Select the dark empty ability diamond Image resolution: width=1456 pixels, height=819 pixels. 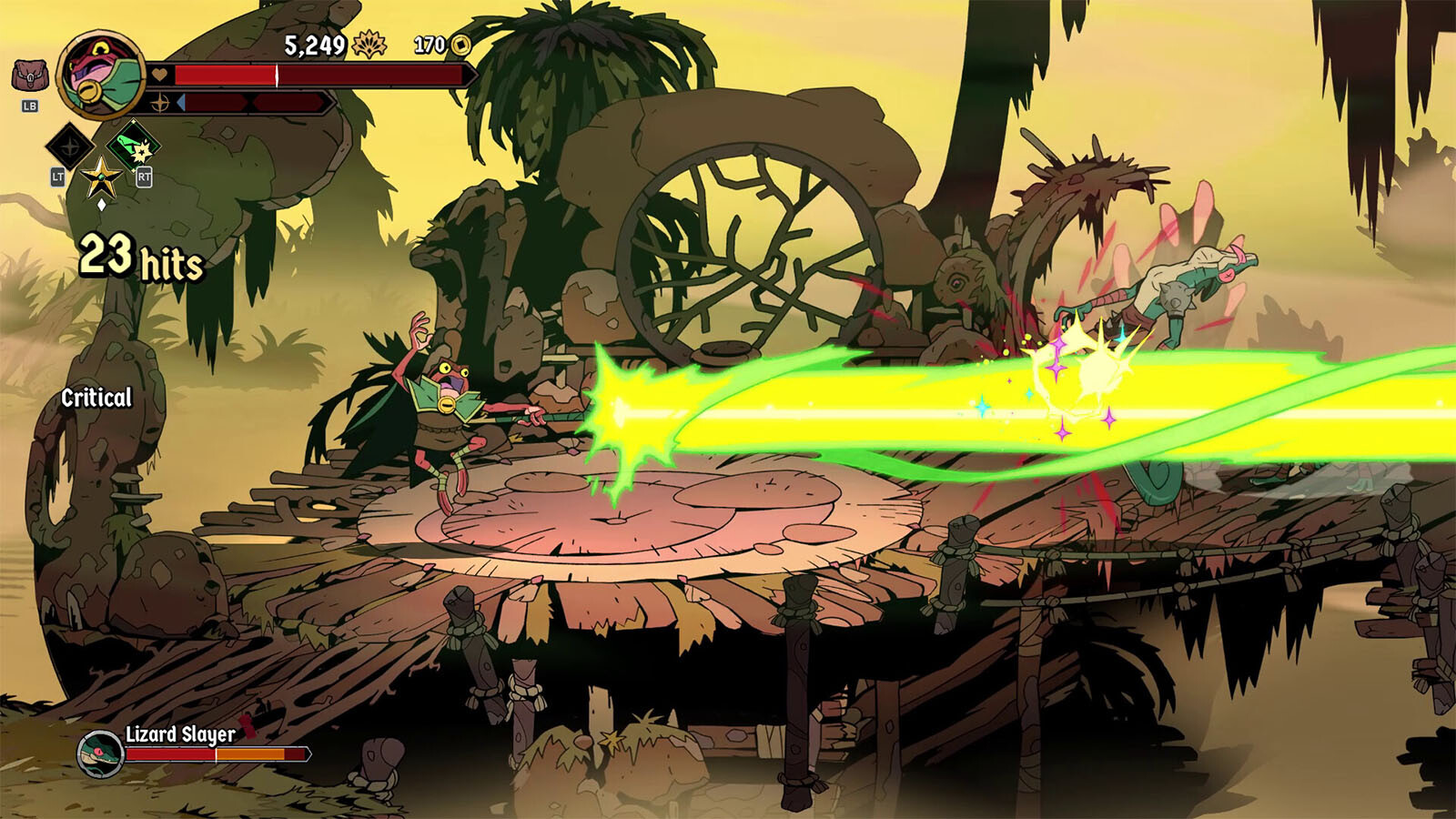coord(69,146)
